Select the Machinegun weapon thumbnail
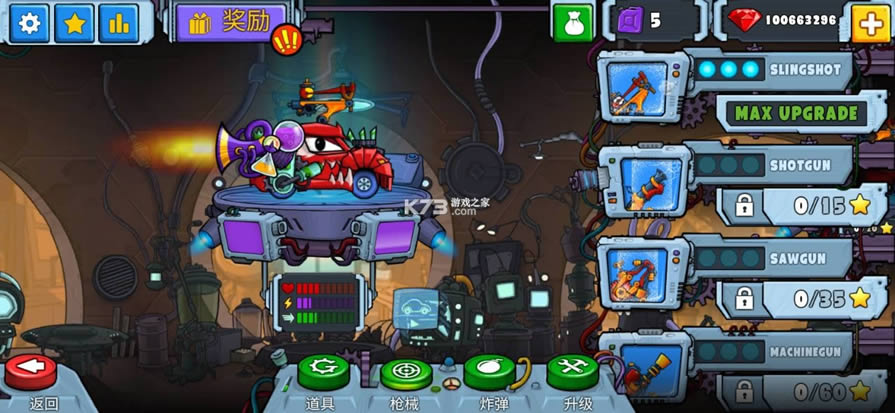This screenshot has height=413, width=895. point(639,368)
